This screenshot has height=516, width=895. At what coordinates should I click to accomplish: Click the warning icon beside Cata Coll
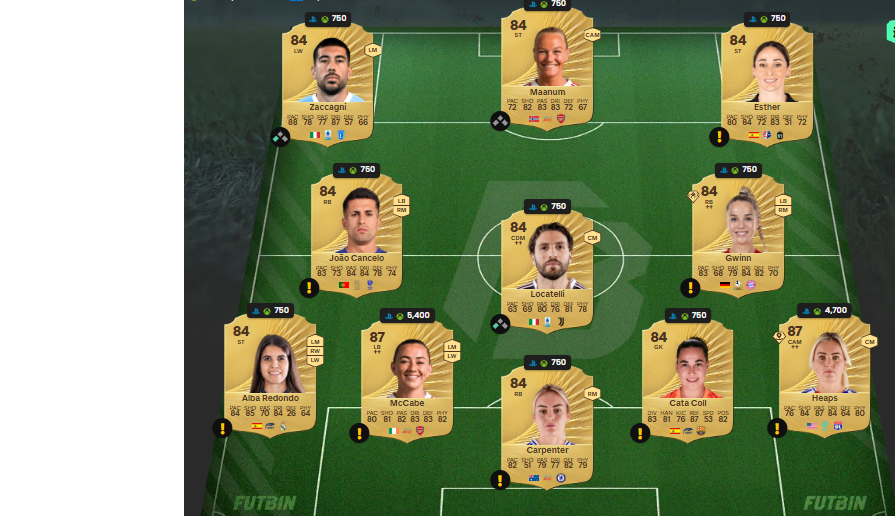(x=640, y=432)
